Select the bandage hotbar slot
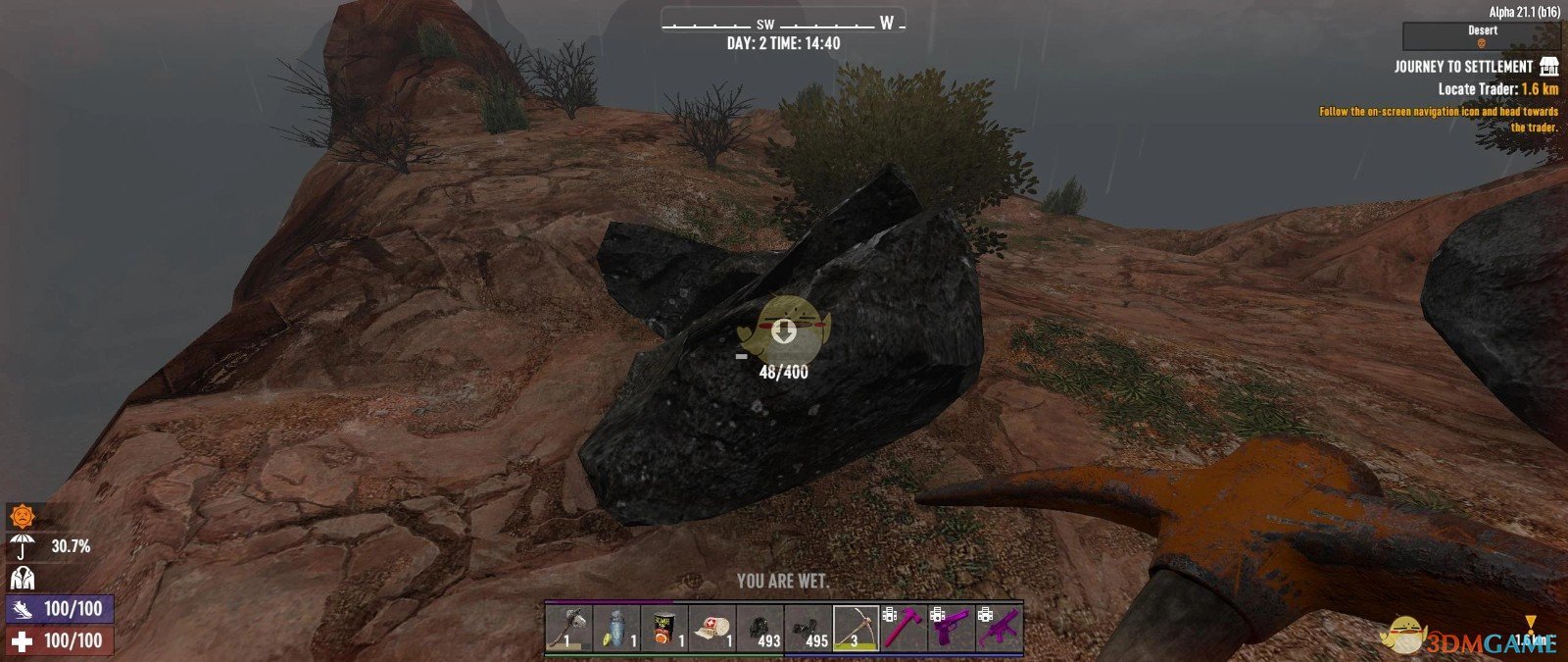 712,628
